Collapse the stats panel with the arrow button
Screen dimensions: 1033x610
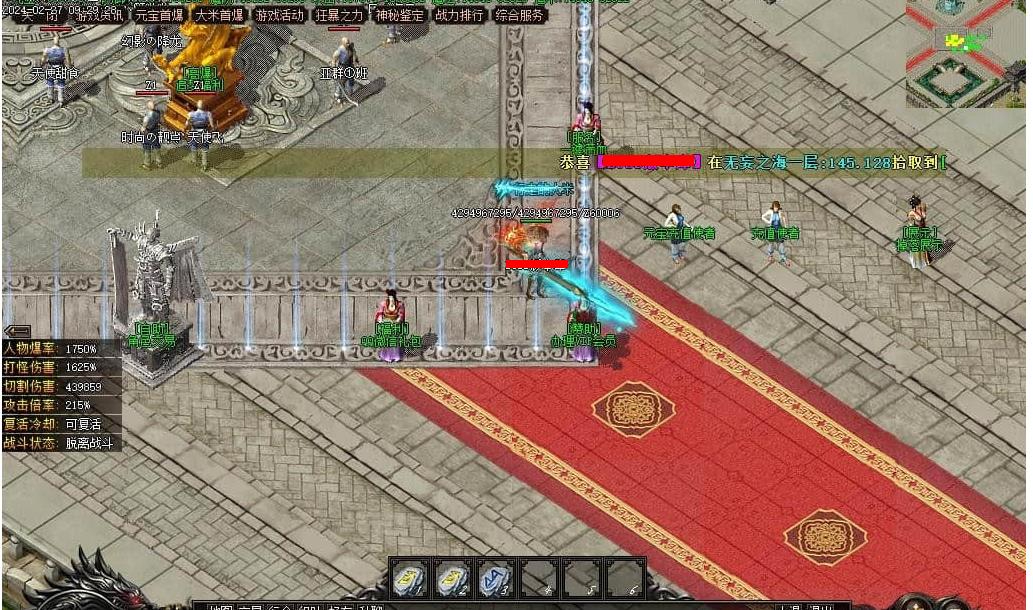[x=17, y=331]
